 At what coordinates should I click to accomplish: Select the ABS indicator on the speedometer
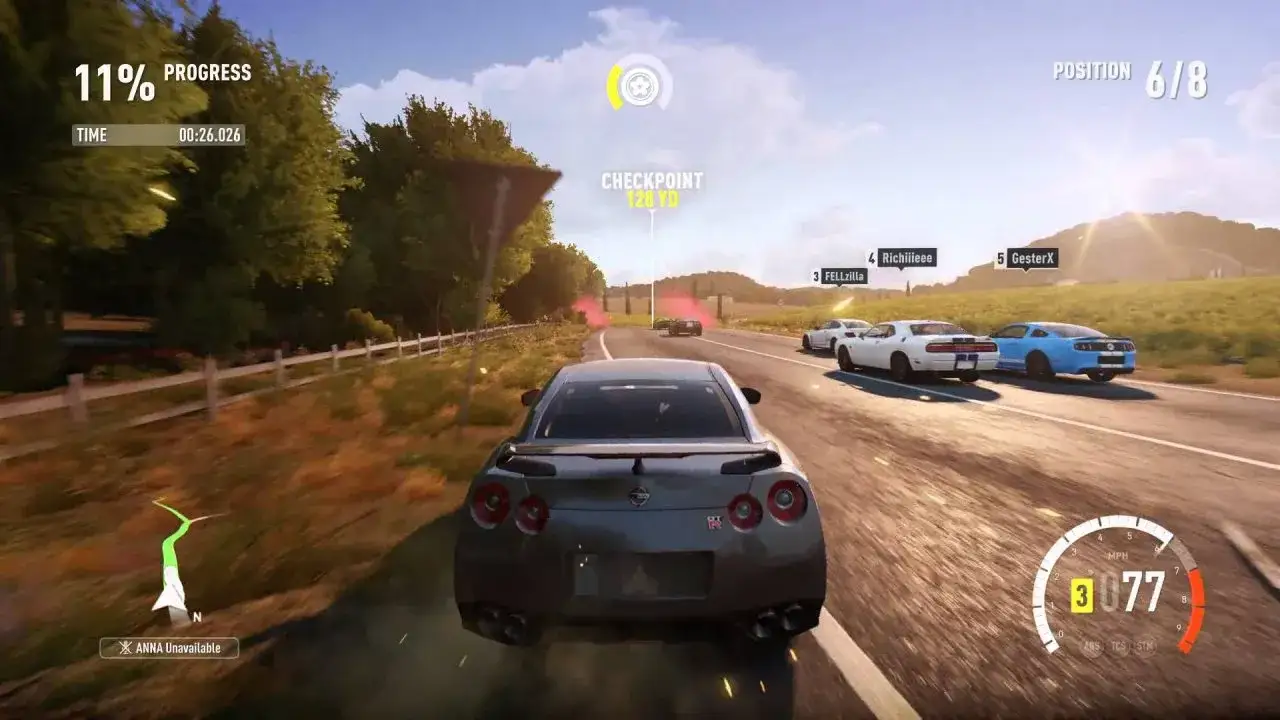coord(1092,646)
